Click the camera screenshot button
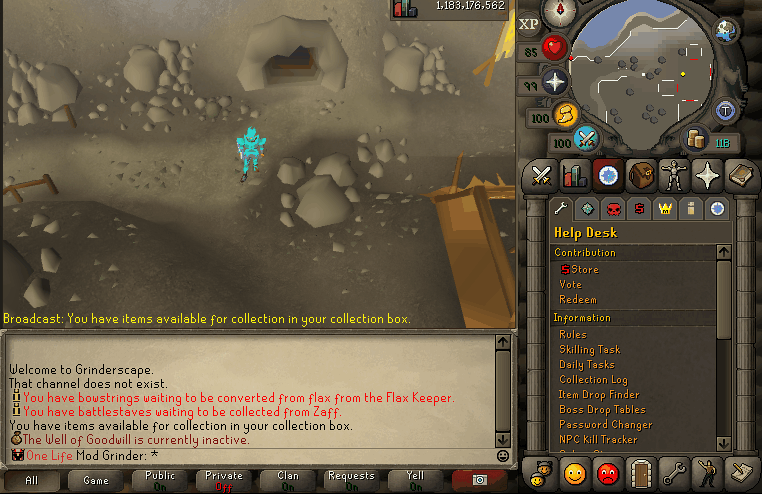Image resolution: width=762 pixels, height=494 pixels. [479, 481]
